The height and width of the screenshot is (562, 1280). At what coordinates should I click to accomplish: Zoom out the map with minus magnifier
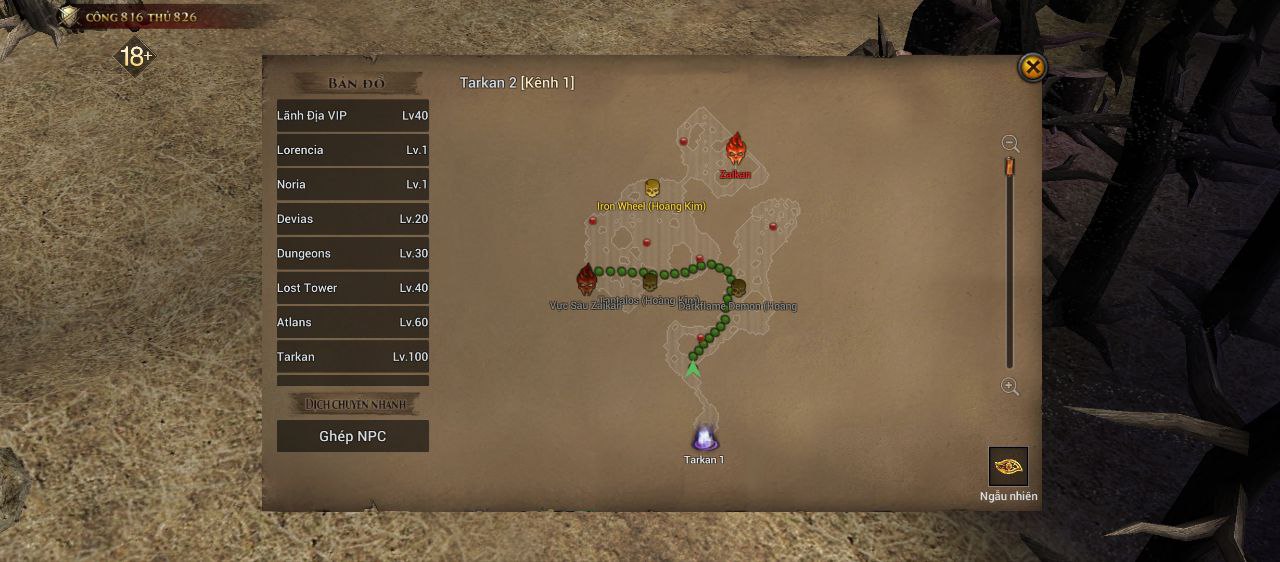pos(1010,144)
